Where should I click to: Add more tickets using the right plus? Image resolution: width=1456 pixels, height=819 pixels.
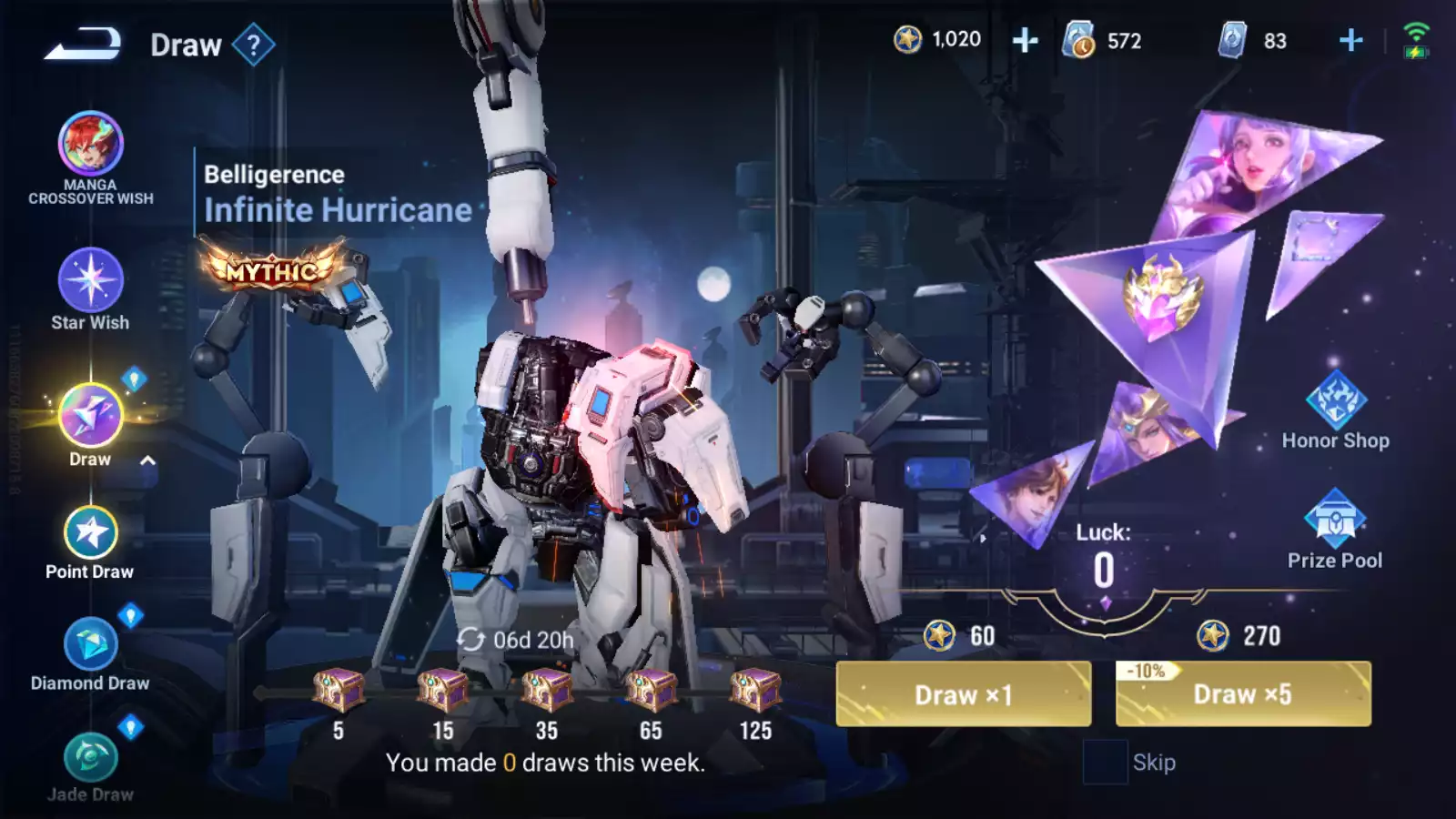coord(1350,40)
